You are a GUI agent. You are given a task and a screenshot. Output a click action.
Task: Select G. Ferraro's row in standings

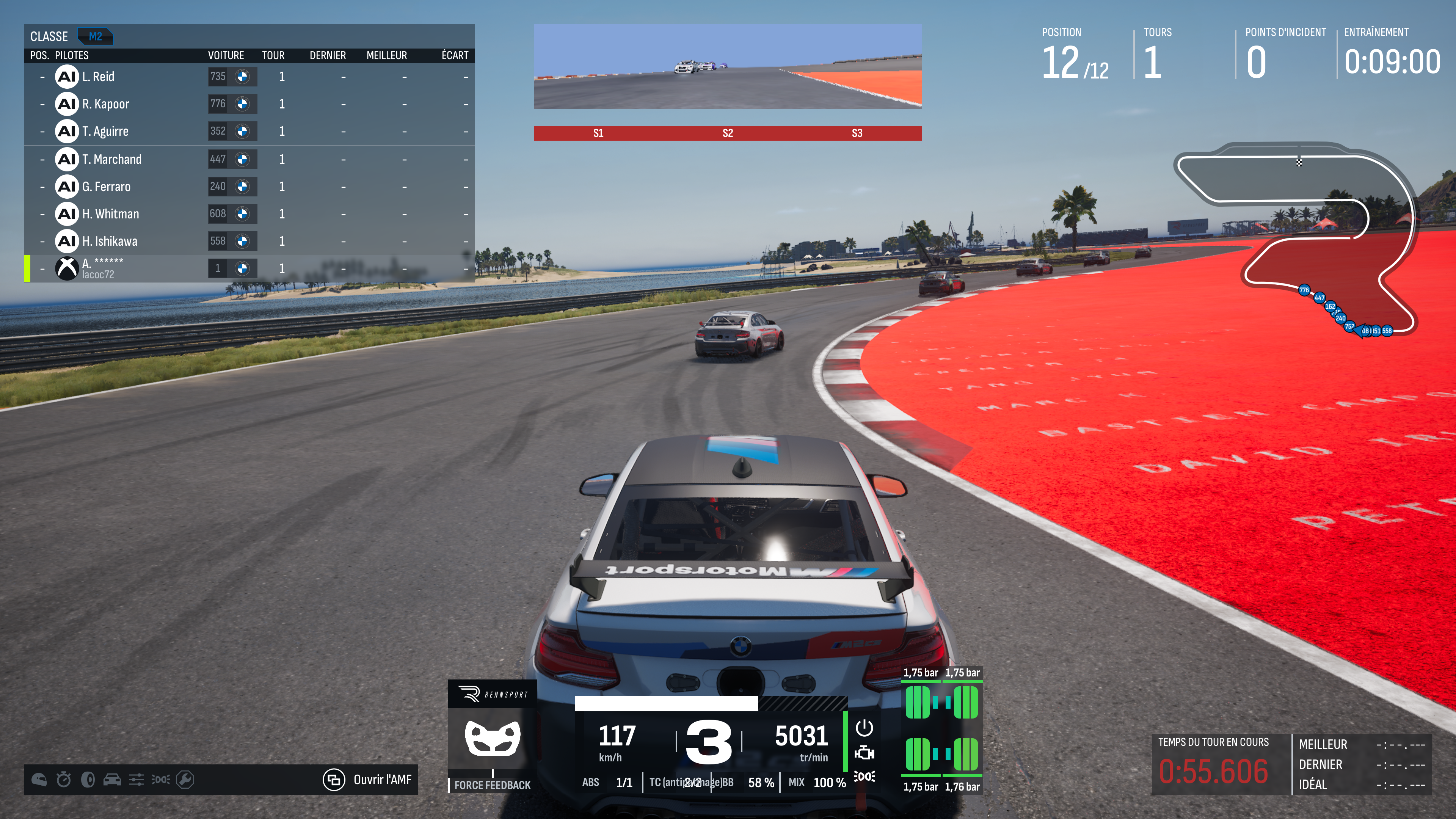click(249, 187)
